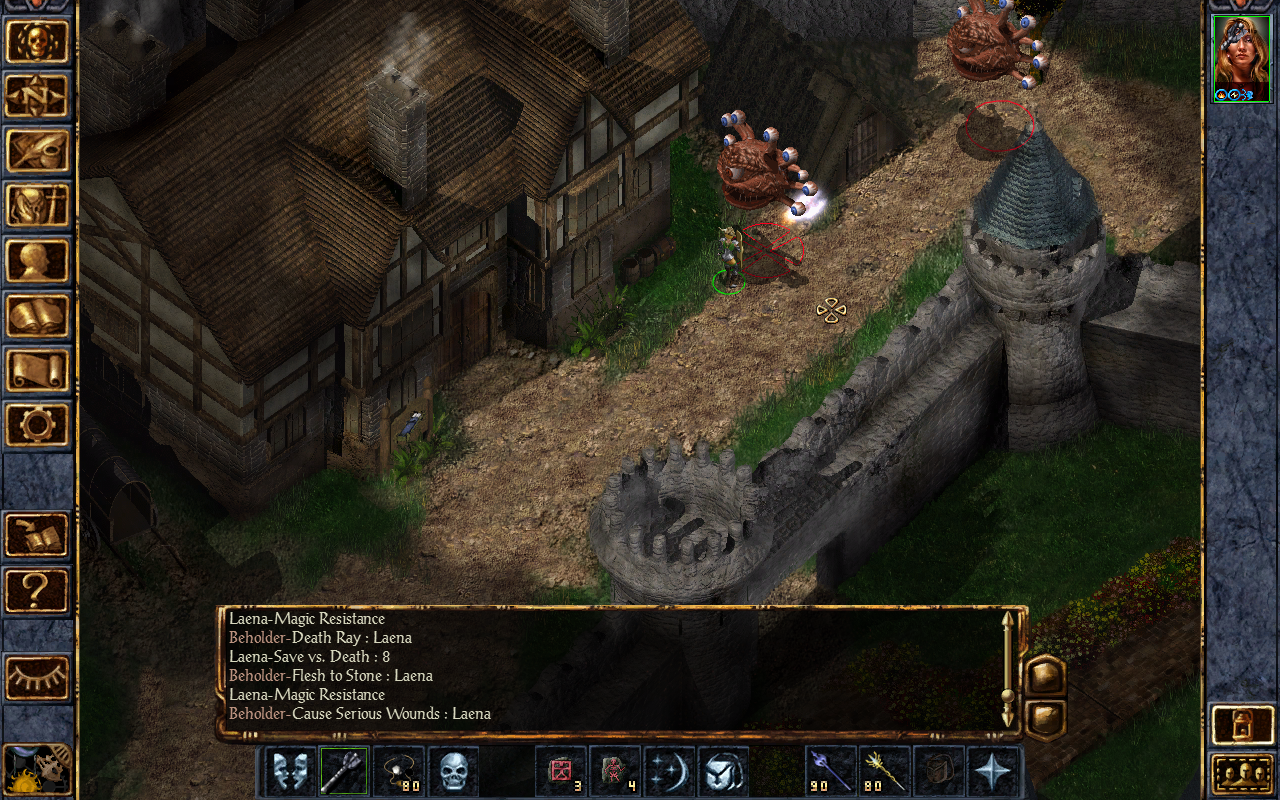The image size is (1280, 800).
Task: Select the sling slot with 80 ammo
Action: click(x=399, y=772)
